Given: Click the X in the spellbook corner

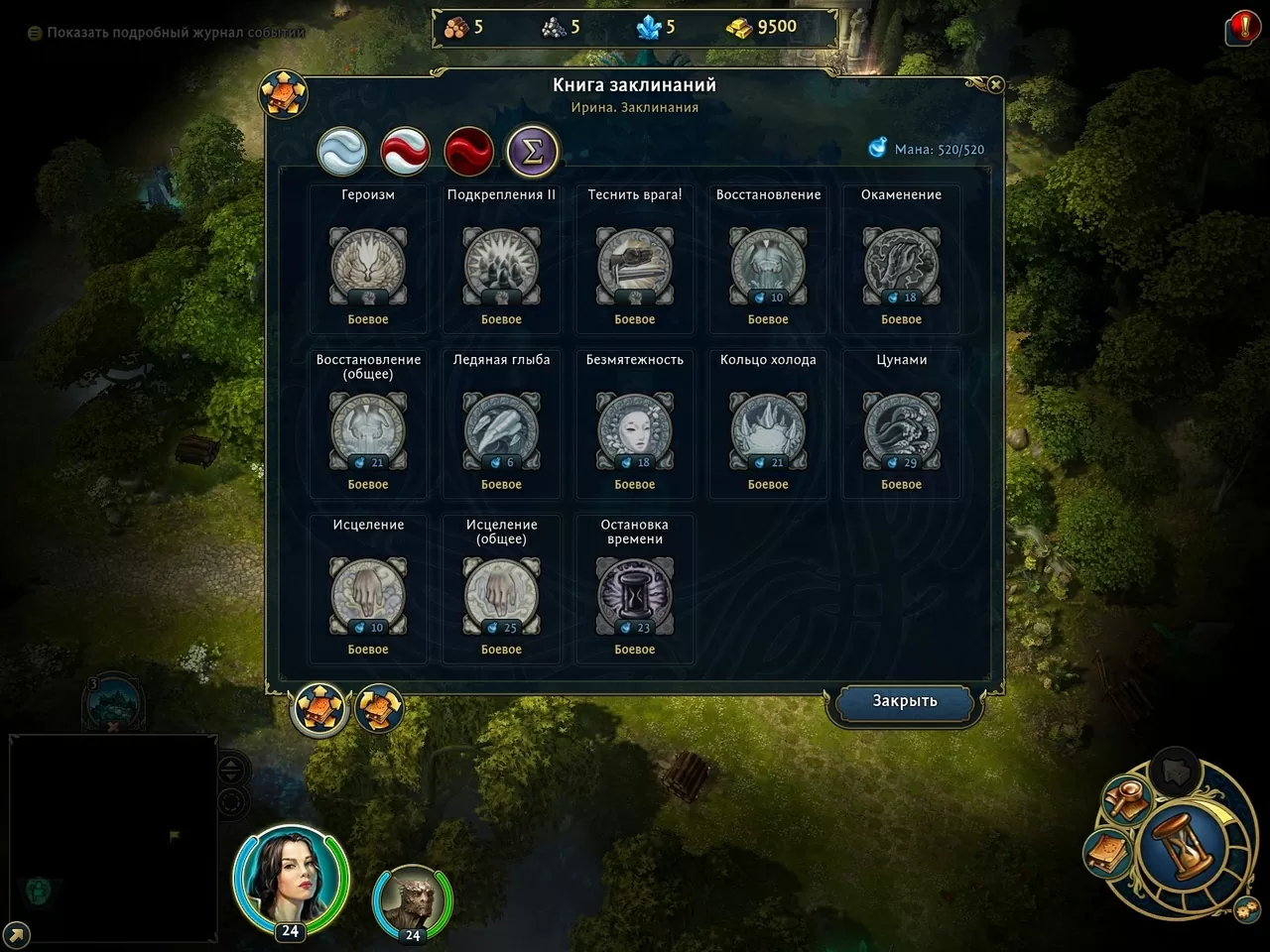Looking at the screenshot, I should coord(995,85).
